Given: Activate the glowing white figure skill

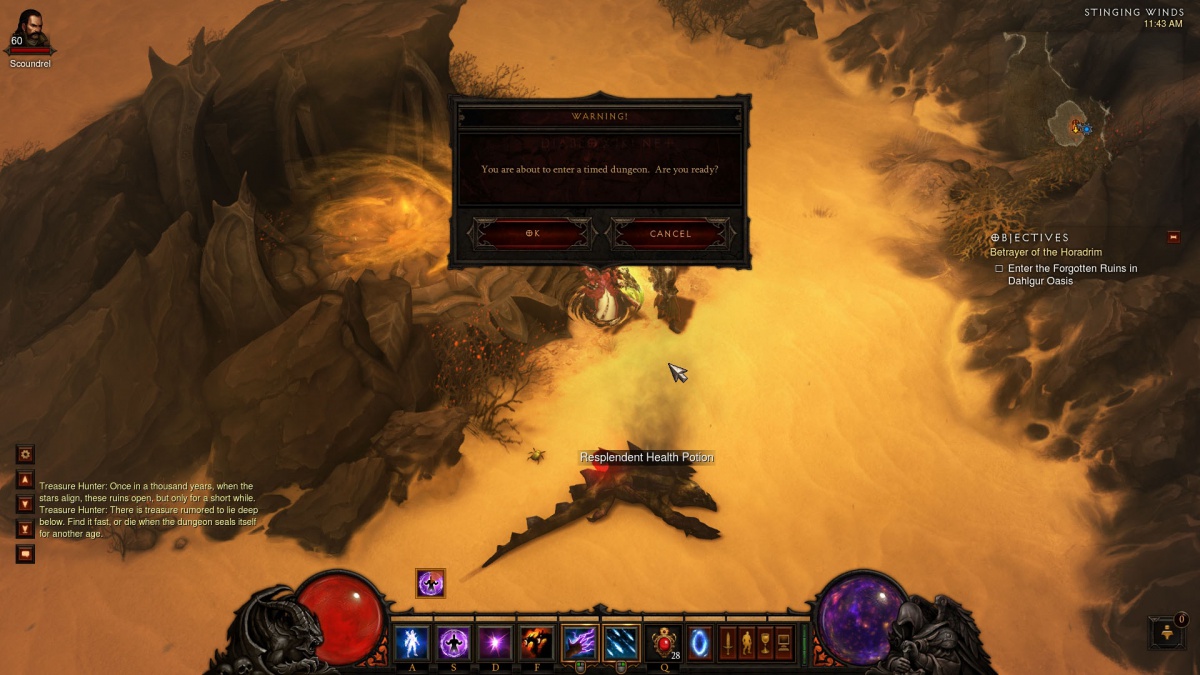Looking at the screenshot, I should pyautogui.click(x=411, y=641).
